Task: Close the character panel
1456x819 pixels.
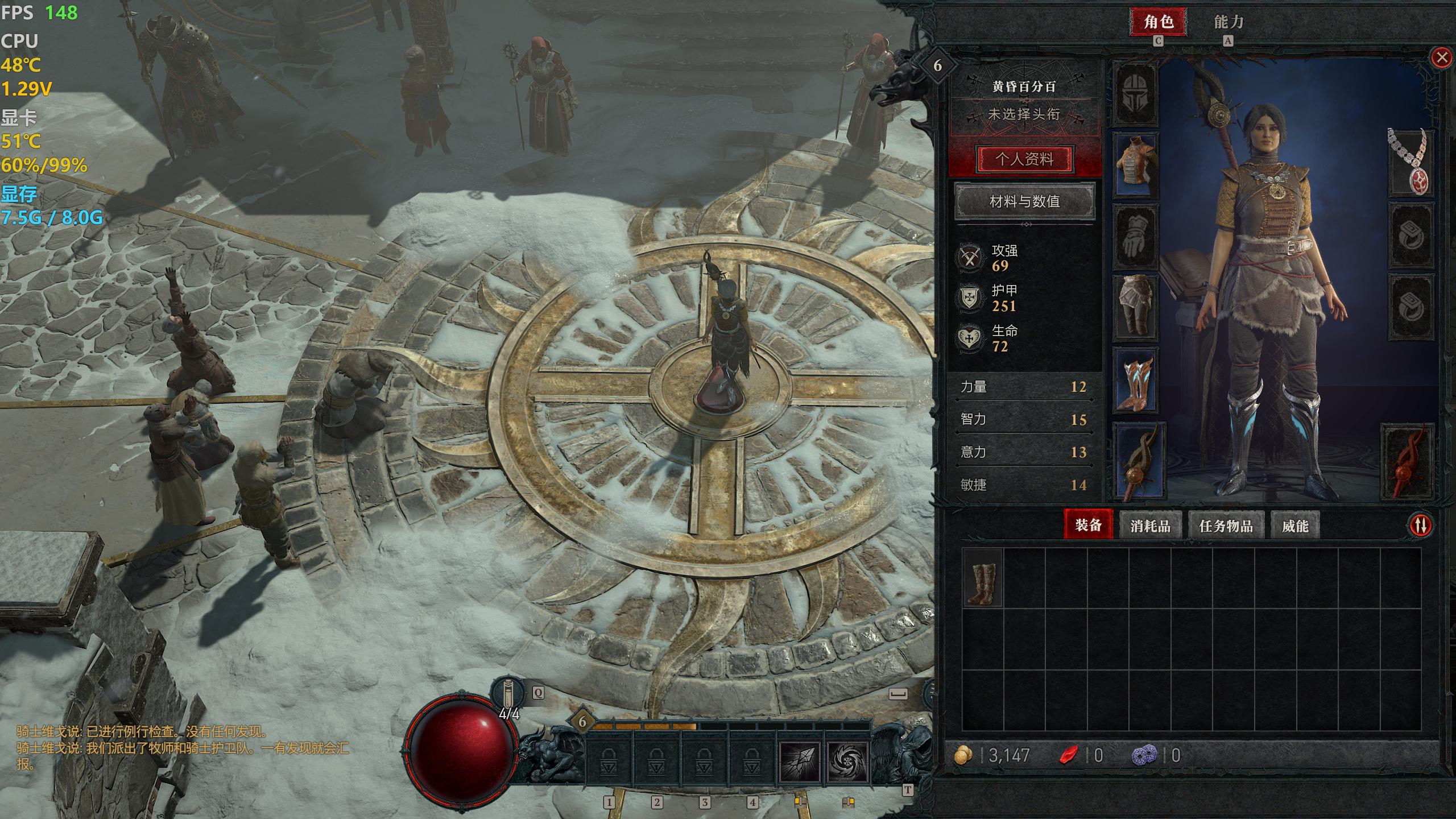Action: coord(1441,57)
